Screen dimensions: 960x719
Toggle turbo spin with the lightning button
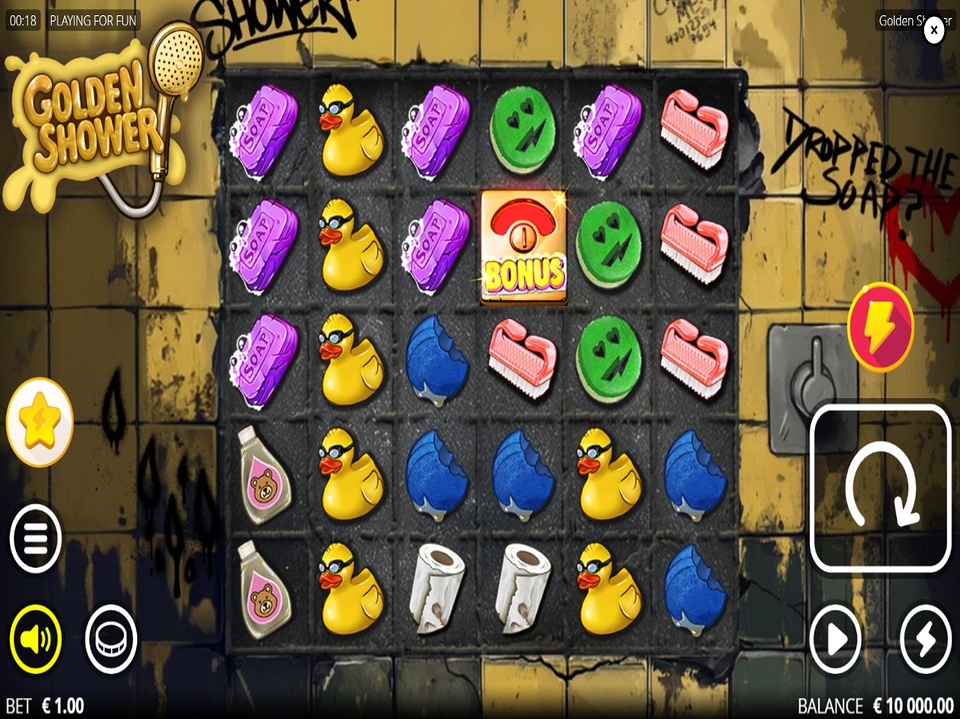pos(925,638)
